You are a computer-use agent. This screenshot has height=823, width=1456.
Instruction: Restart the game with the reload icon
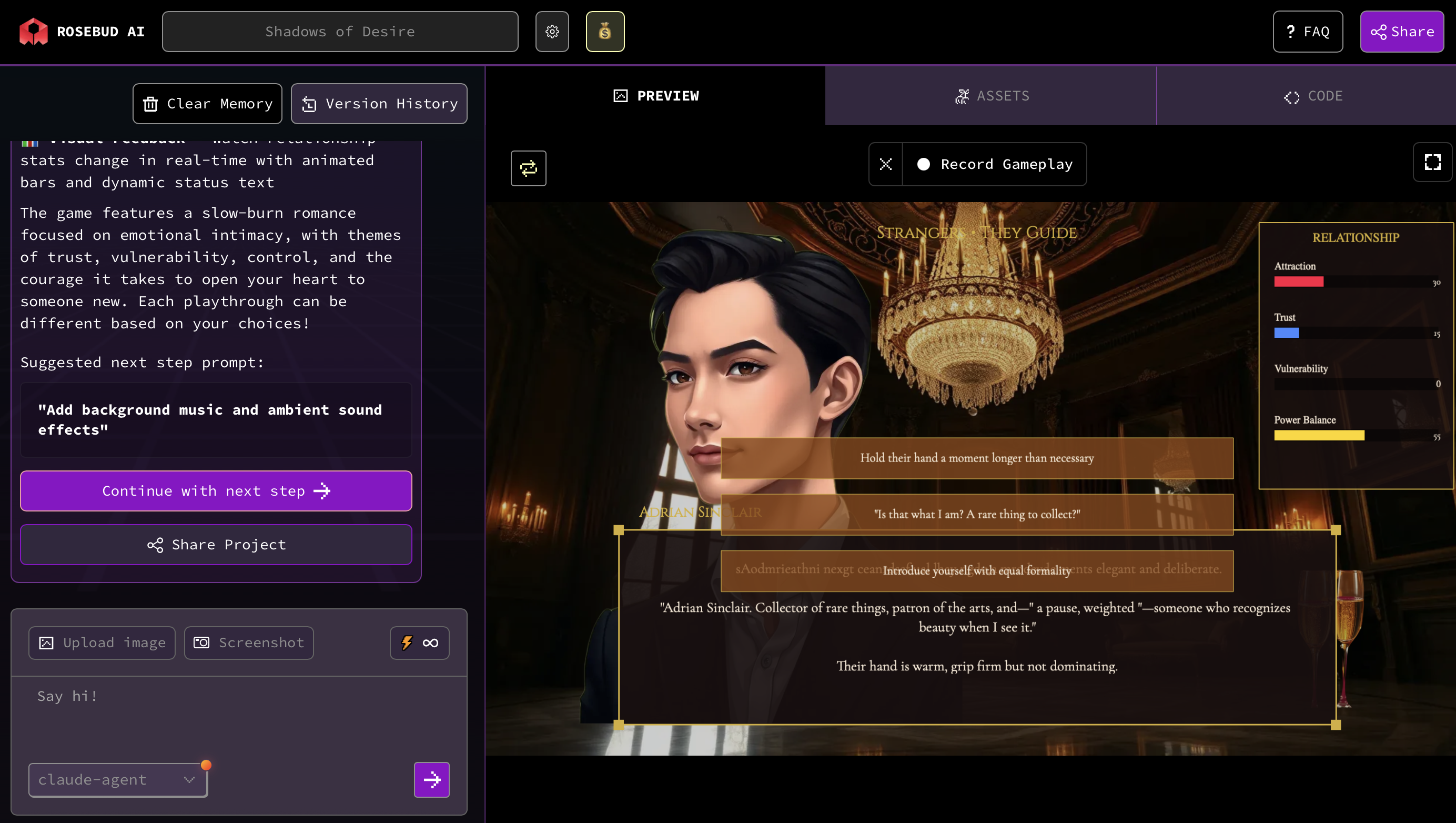[x=529, y=168]
